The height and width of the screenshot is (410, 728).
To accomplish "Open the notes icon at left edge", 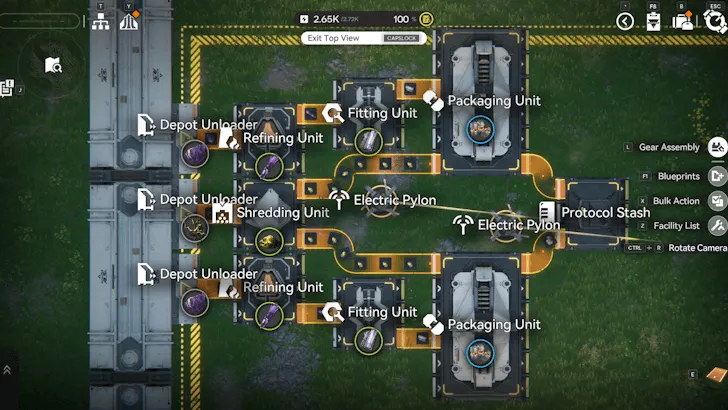I will 7,89.
